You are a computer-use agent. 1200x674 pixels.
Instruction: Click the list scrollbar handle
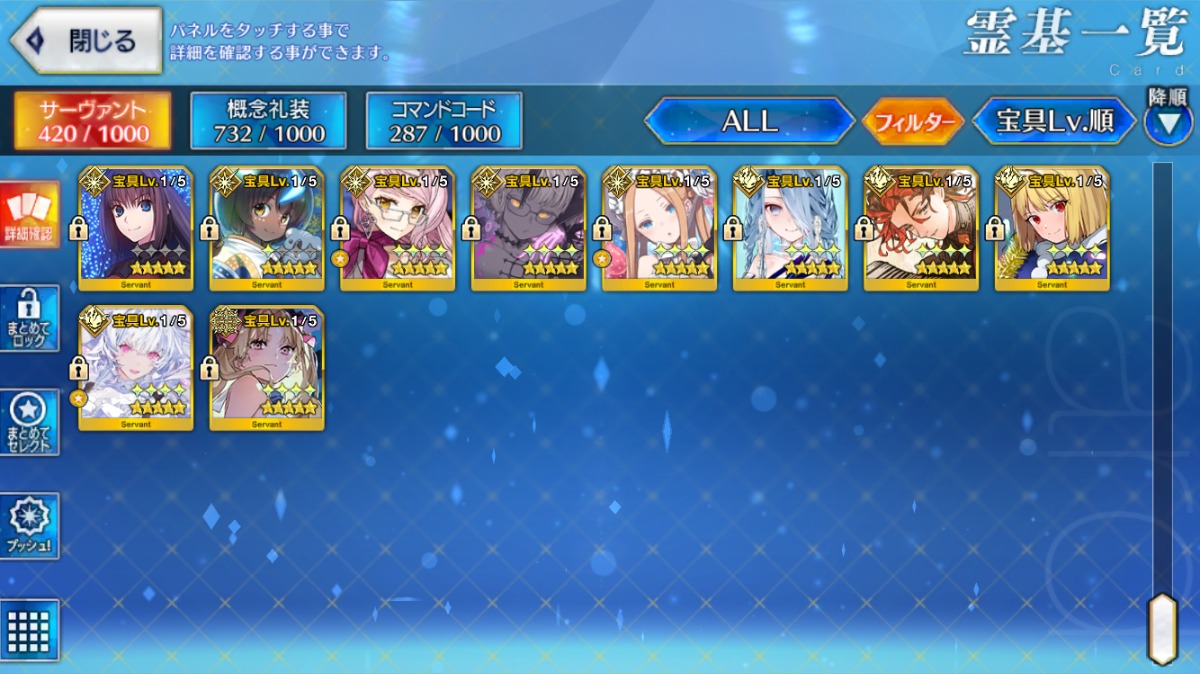pos(1162,628)
